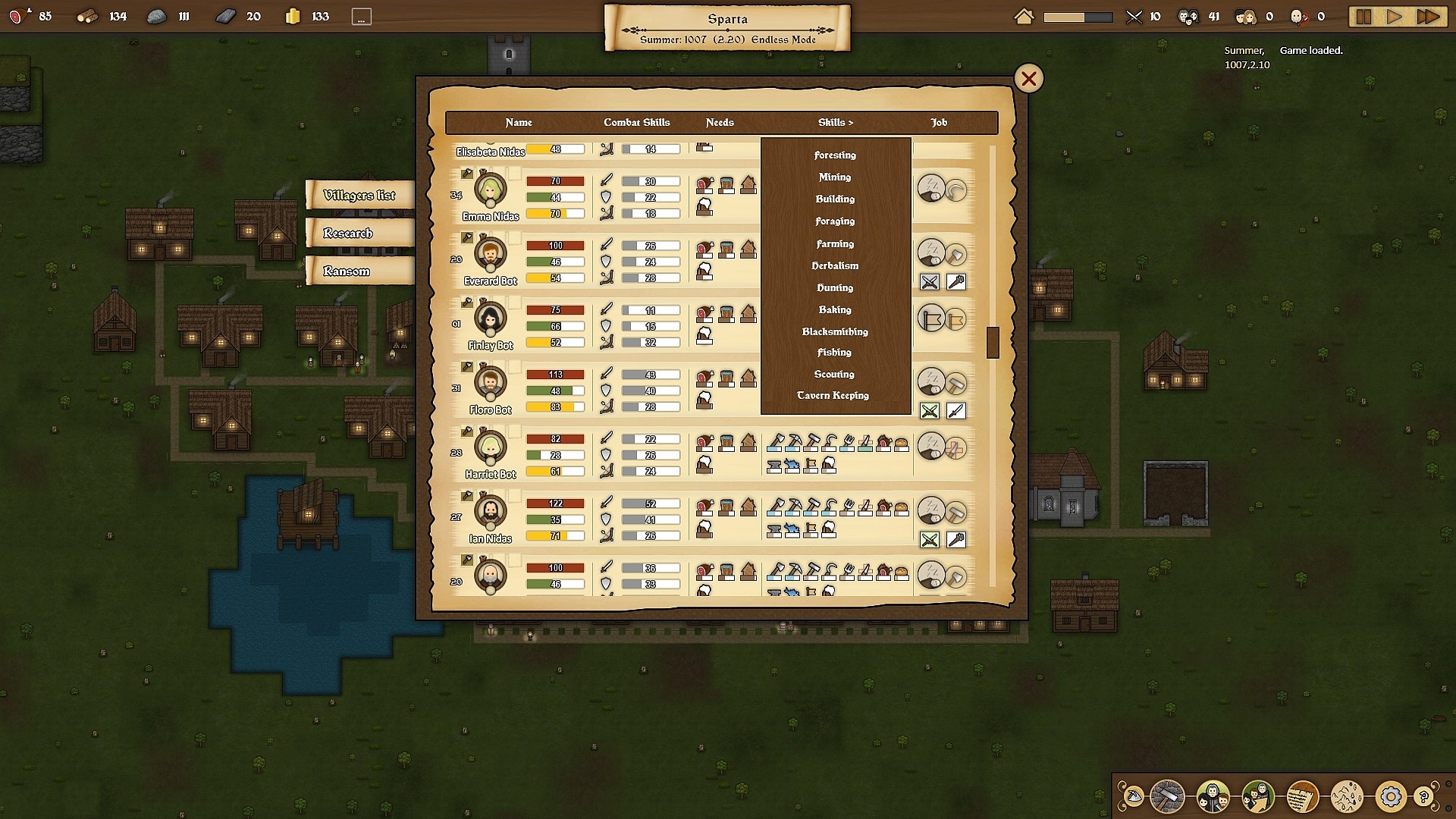Screen dimensions: 1456x819
Task: Click the Skills column header
Action: coord(835,123)
